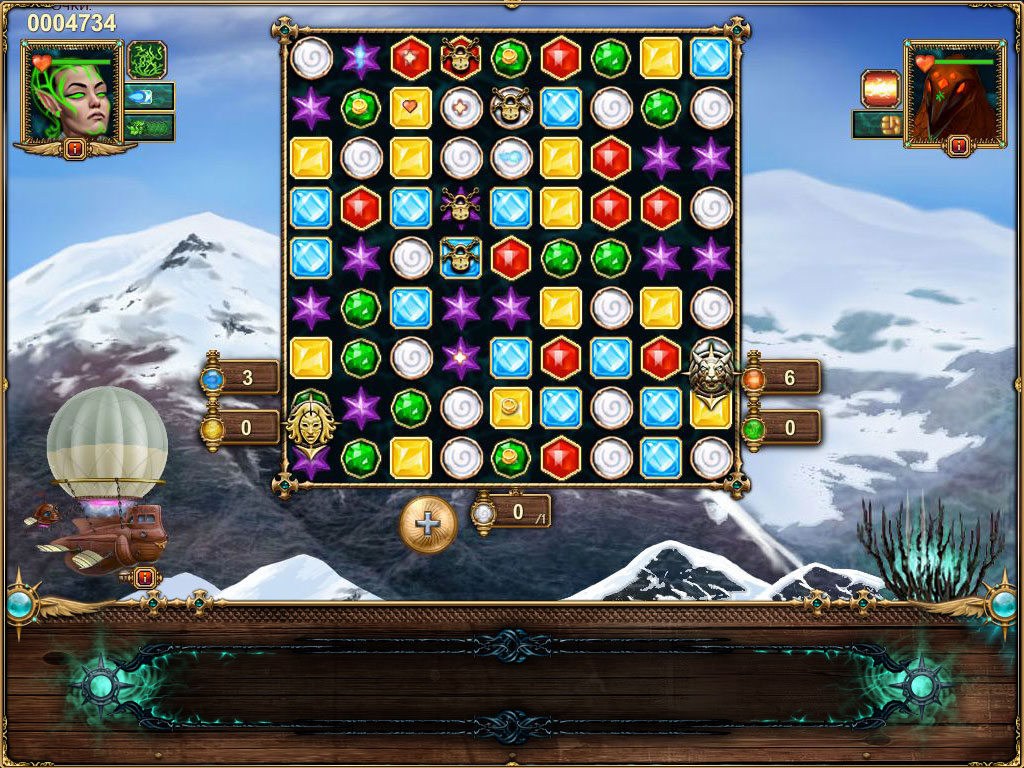Click the round golden plus button
The width and height of the screenshot is (1024, 768).
[x=428, y=523]
